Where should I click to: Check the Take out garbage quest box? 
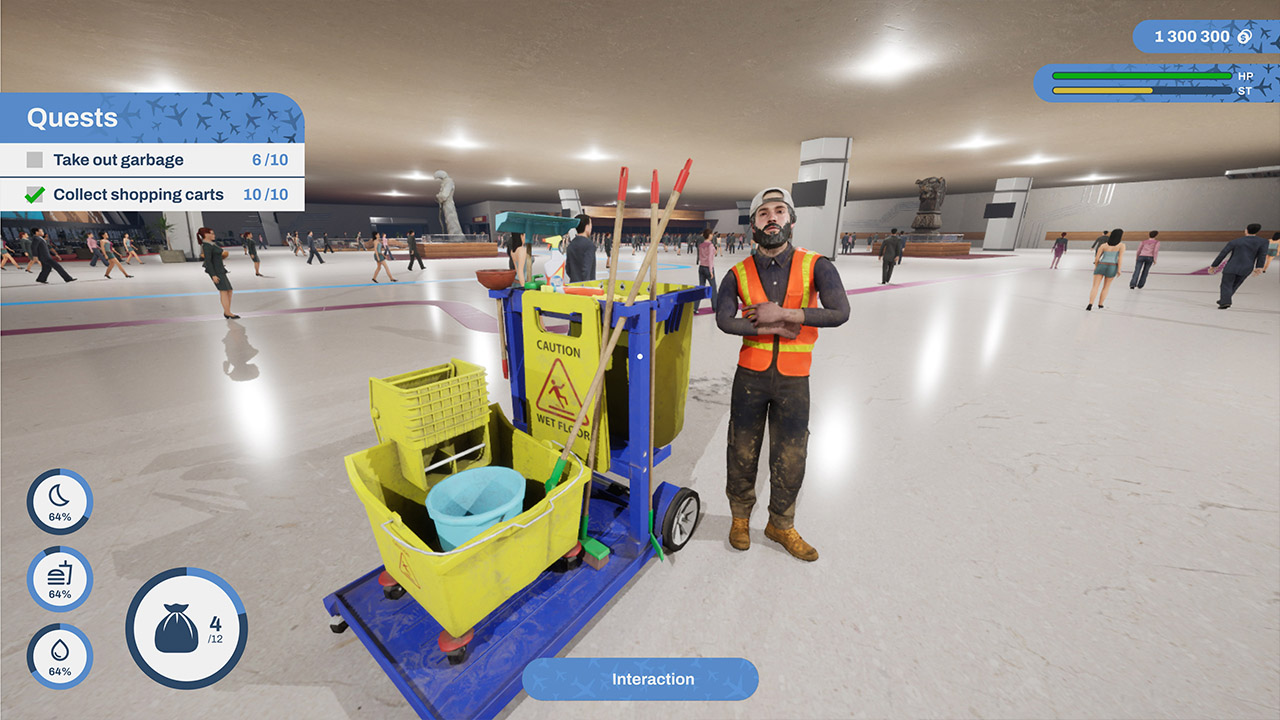tap(34, 159)
